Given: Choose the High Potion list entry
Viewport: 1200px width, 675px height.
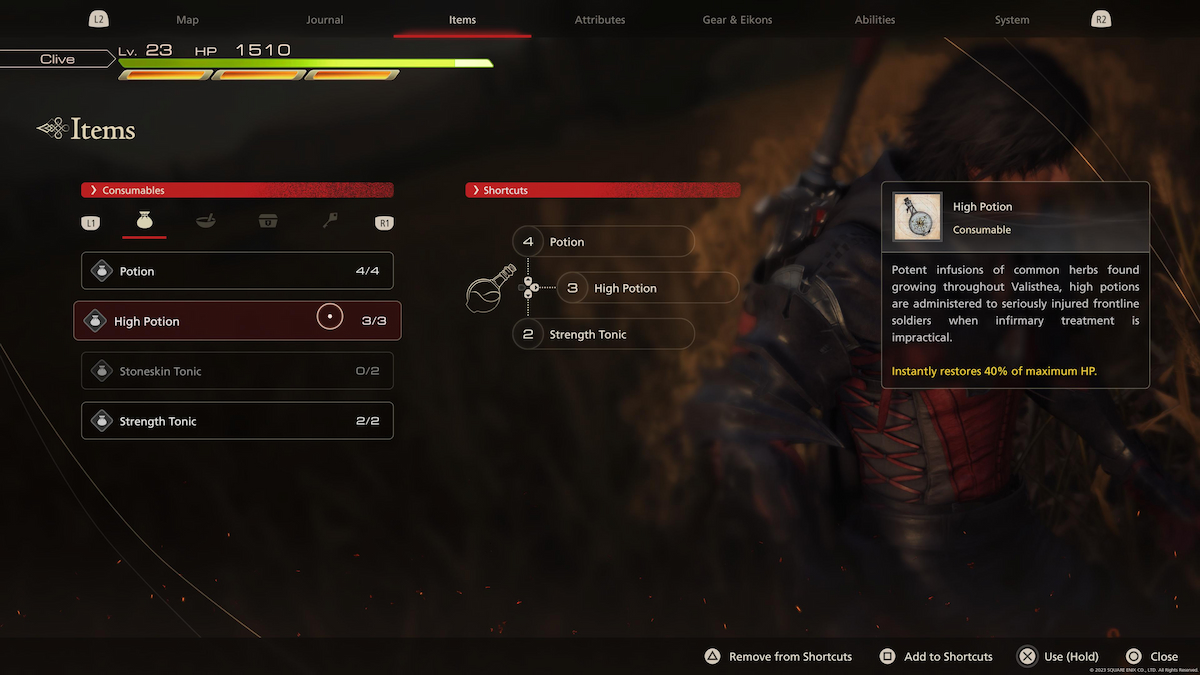Looking at the screenshot, I should click(237, 321).
